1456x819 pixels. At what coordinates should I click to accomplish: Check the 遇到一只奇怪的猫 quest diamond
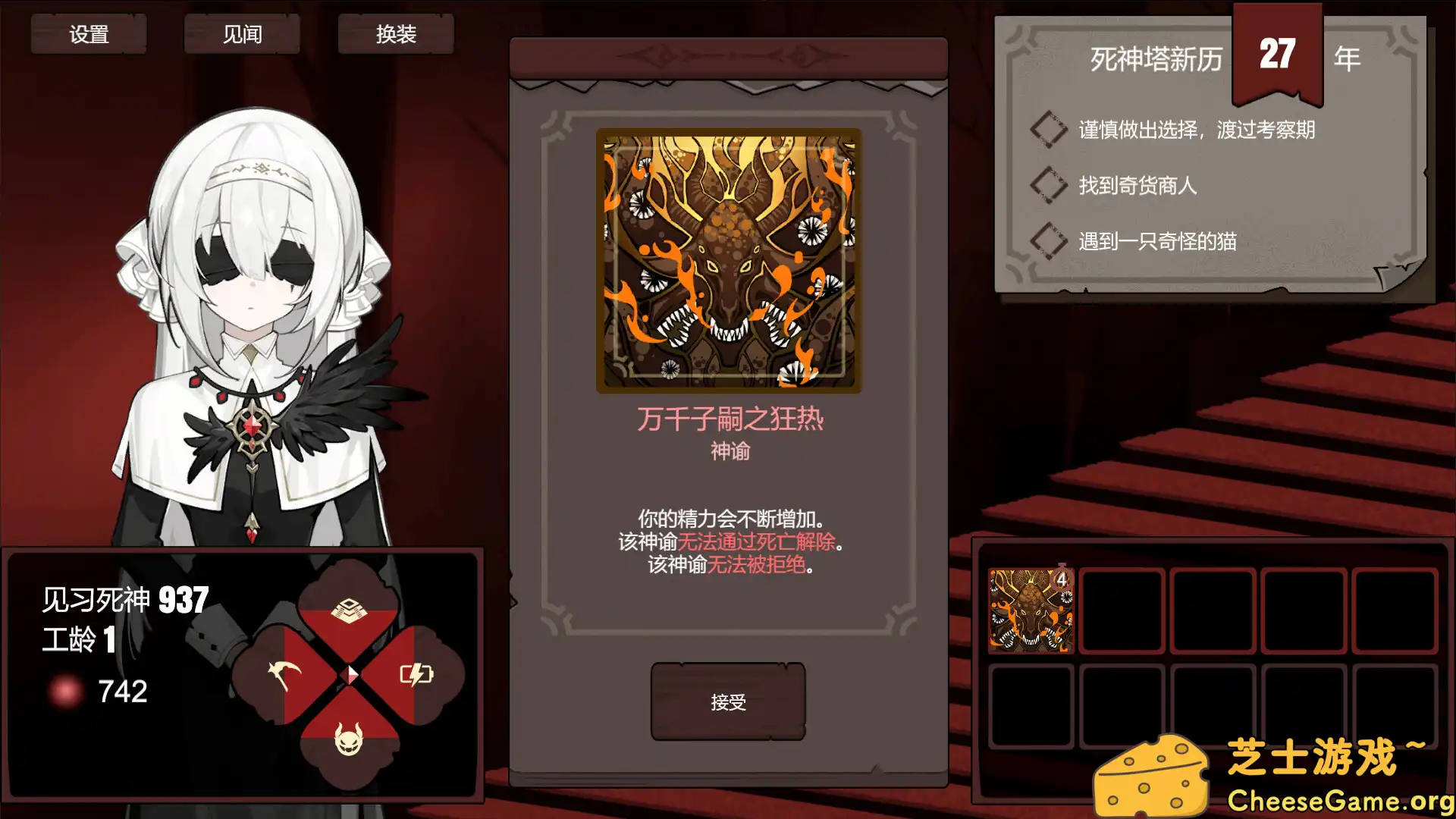[x=1049, y=241]
